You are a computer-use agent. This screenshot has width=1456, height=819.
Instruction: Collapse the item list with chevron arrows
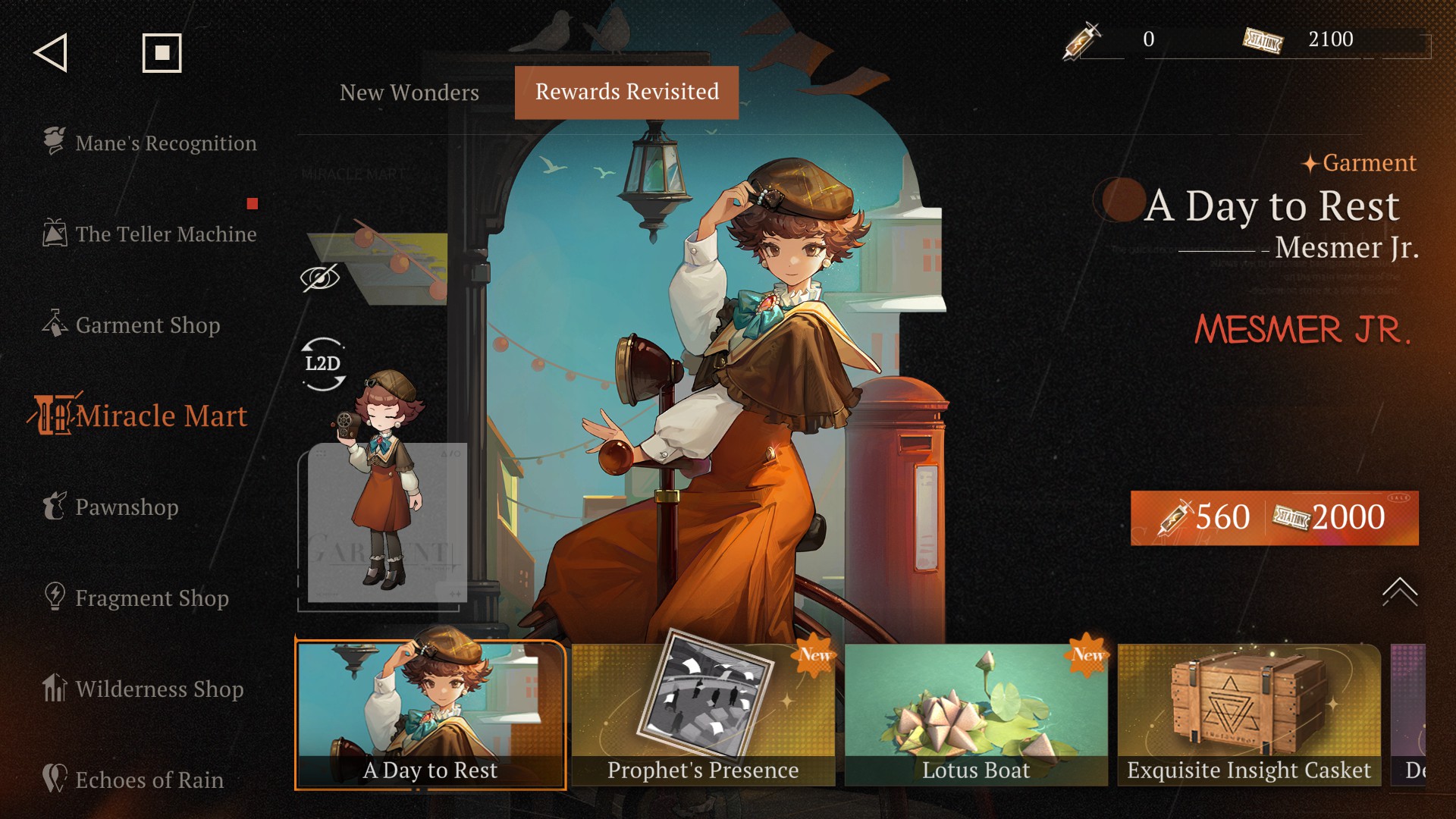[1399, 591]
